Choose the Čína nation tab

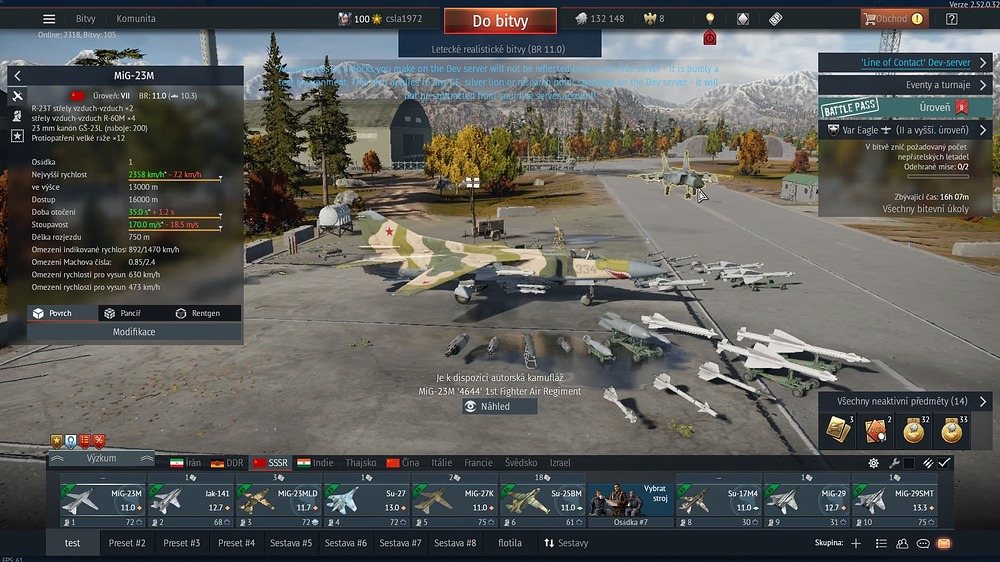pyautogui.click(x=403, y=463)
